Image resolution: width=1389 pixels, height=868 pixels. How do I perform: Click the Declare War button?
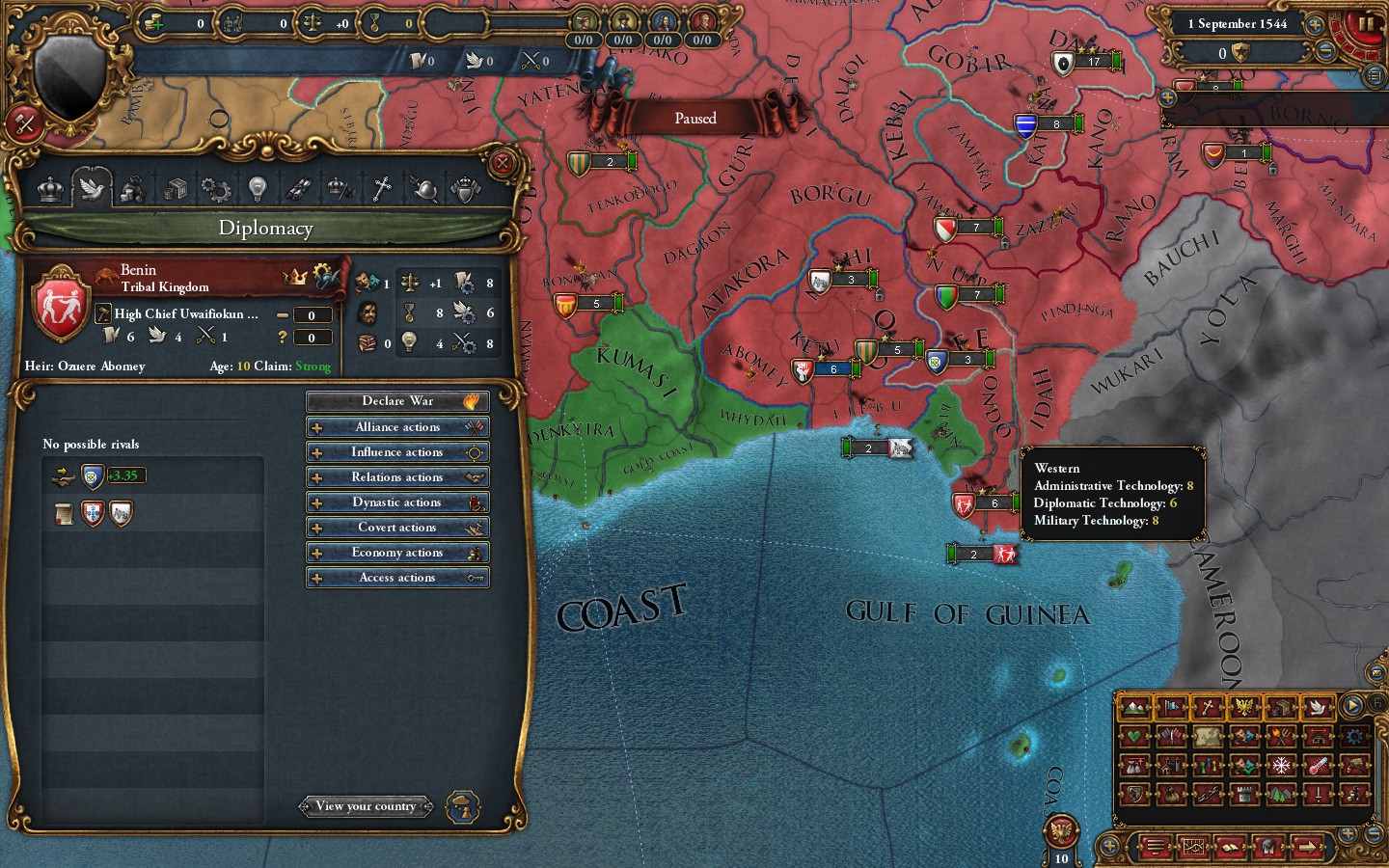(397, 400)
